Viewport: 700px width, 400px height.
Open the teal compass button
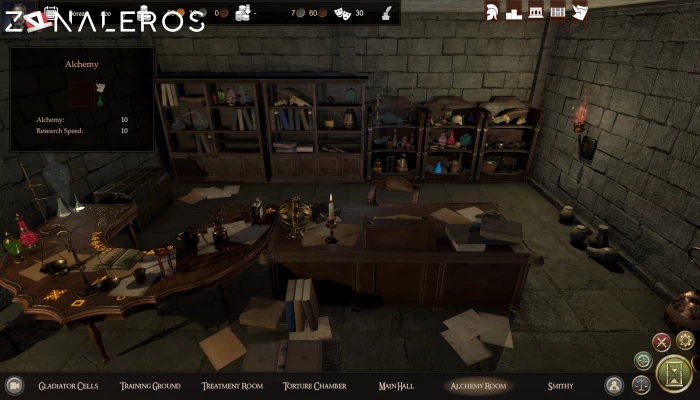(x=643, y=361)
